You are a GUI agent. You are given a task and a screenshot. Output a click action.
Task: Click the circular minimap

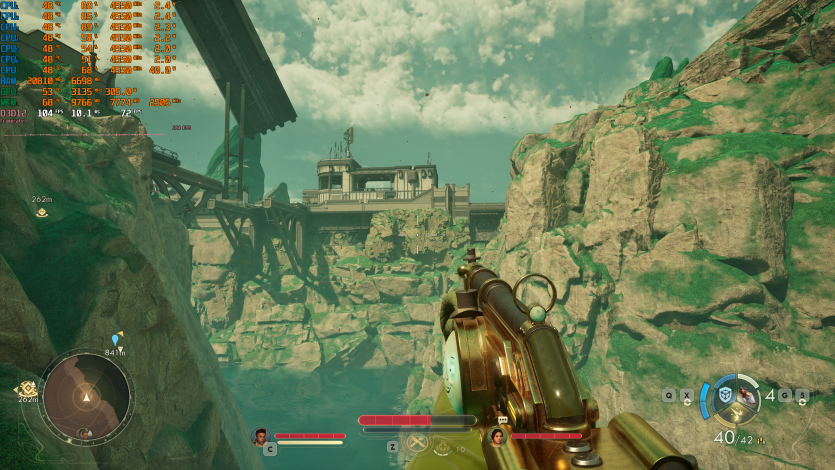(87, 394)
